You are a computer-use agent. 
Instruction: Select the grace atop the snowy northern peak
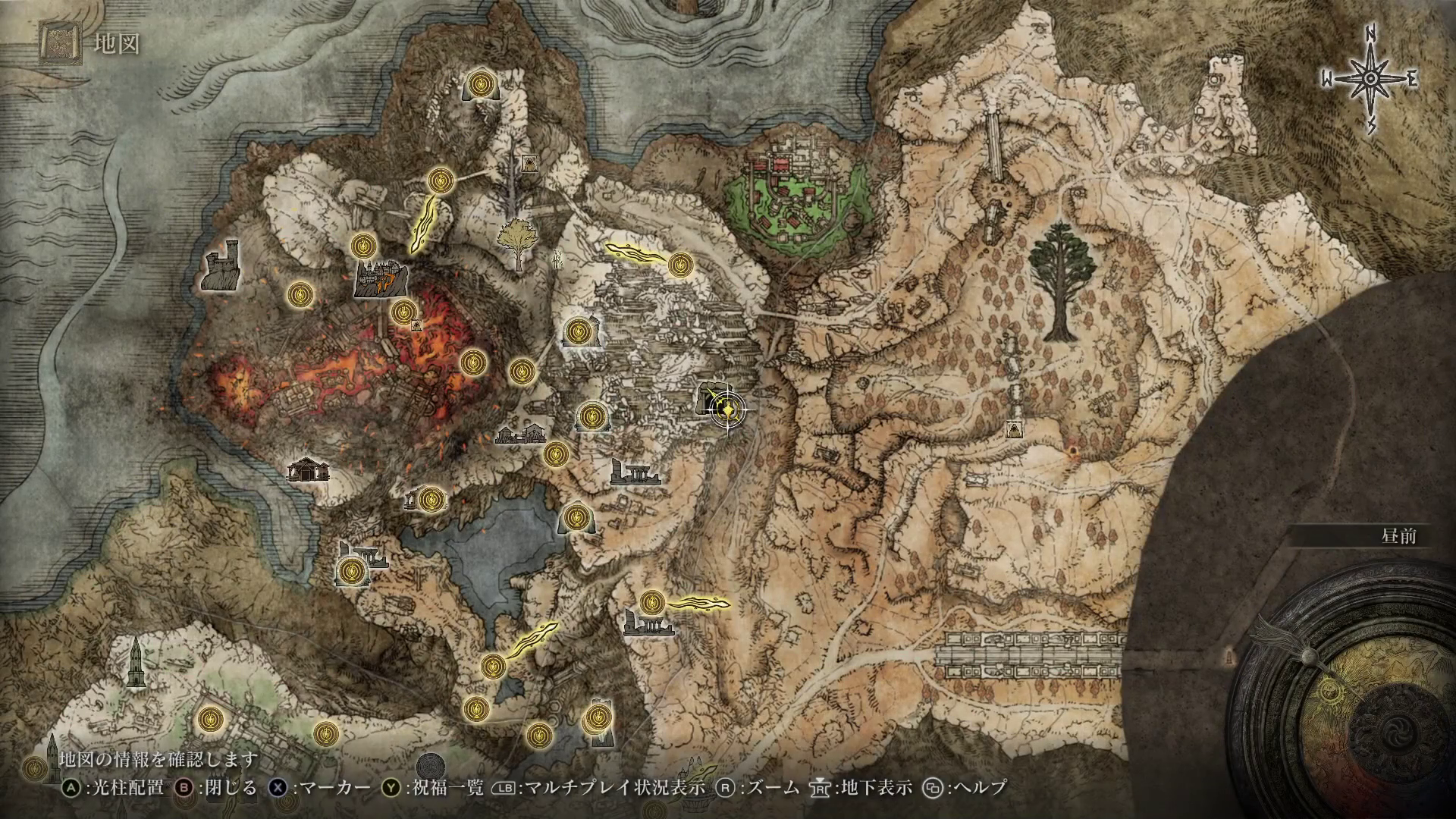click(479, 83)
